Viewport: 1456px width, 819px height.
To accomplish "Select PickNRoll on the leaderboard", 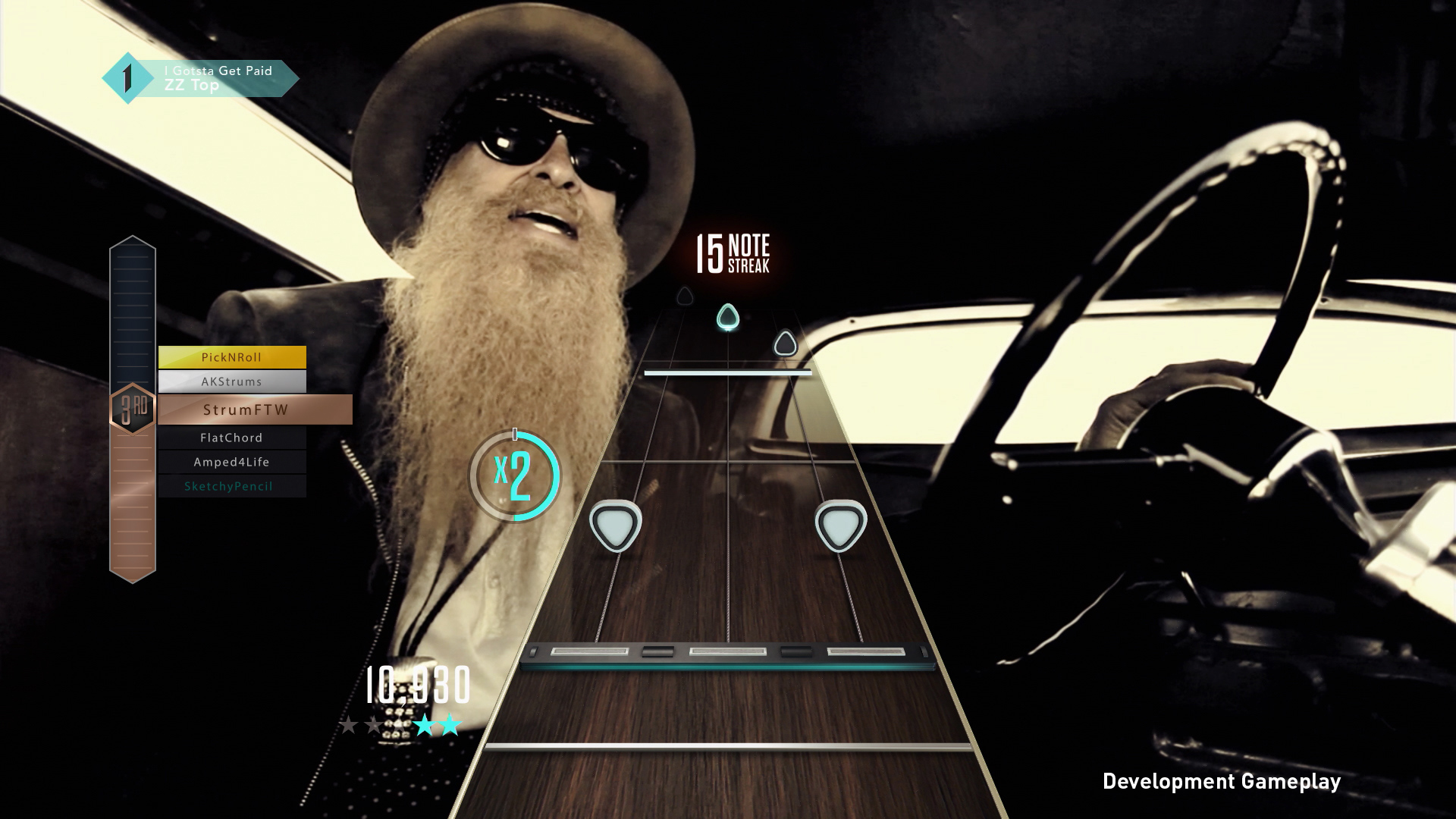I will [231, 356].
